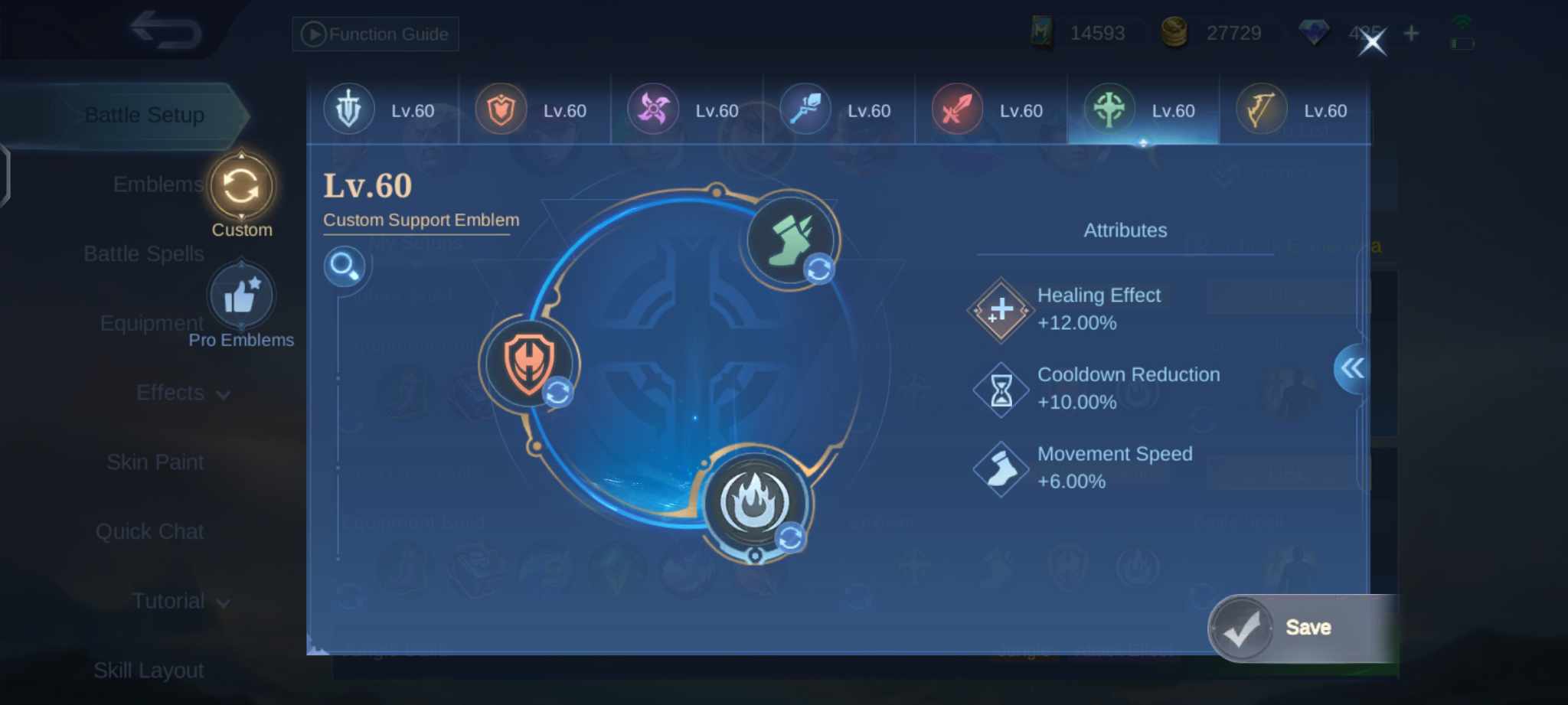Select the Fighter emblem crossed-swords icon
Viewport: 1568px width, 705px height.
pyautogui.click(x=959, y=109)
